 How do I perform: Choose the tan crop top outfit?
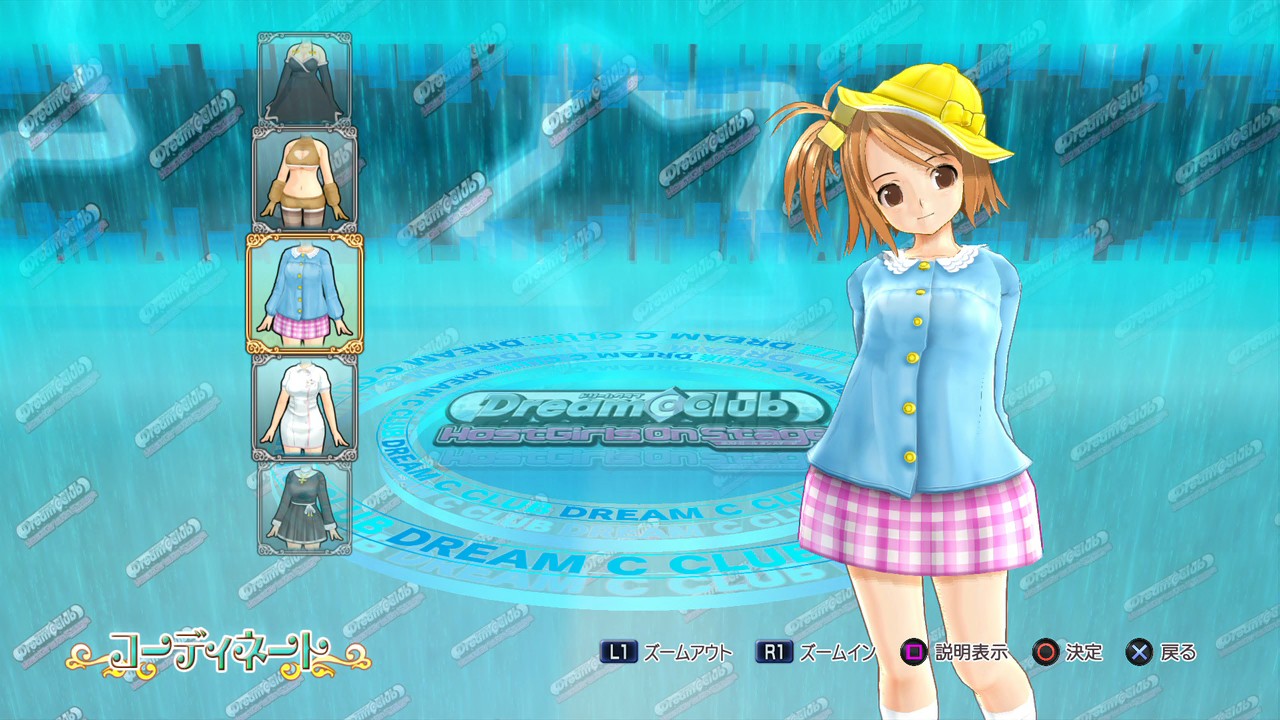[305, 178]
